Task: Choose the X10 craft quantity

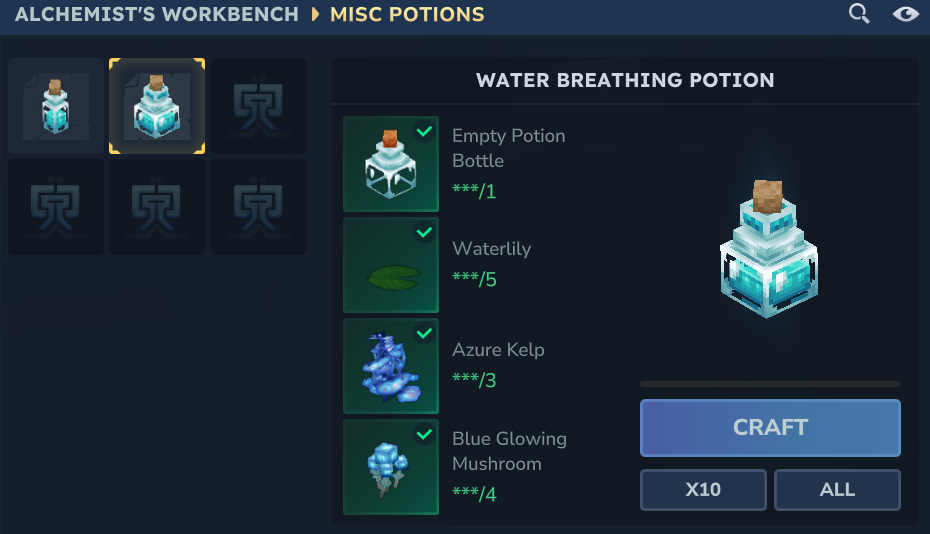Action: click(x=703, y=490)
